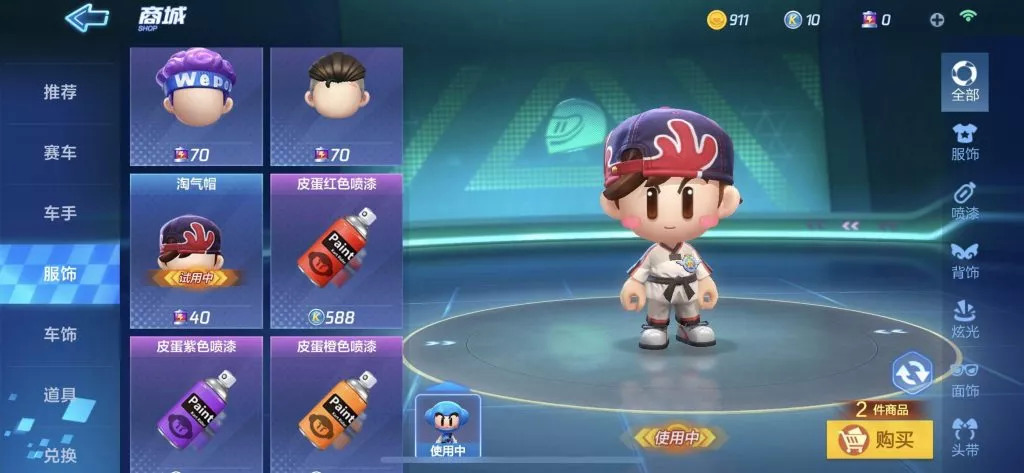This screenshot has height=473, width=1024.
Task: Add currency with the plus icon
Action: coord(937,19)
